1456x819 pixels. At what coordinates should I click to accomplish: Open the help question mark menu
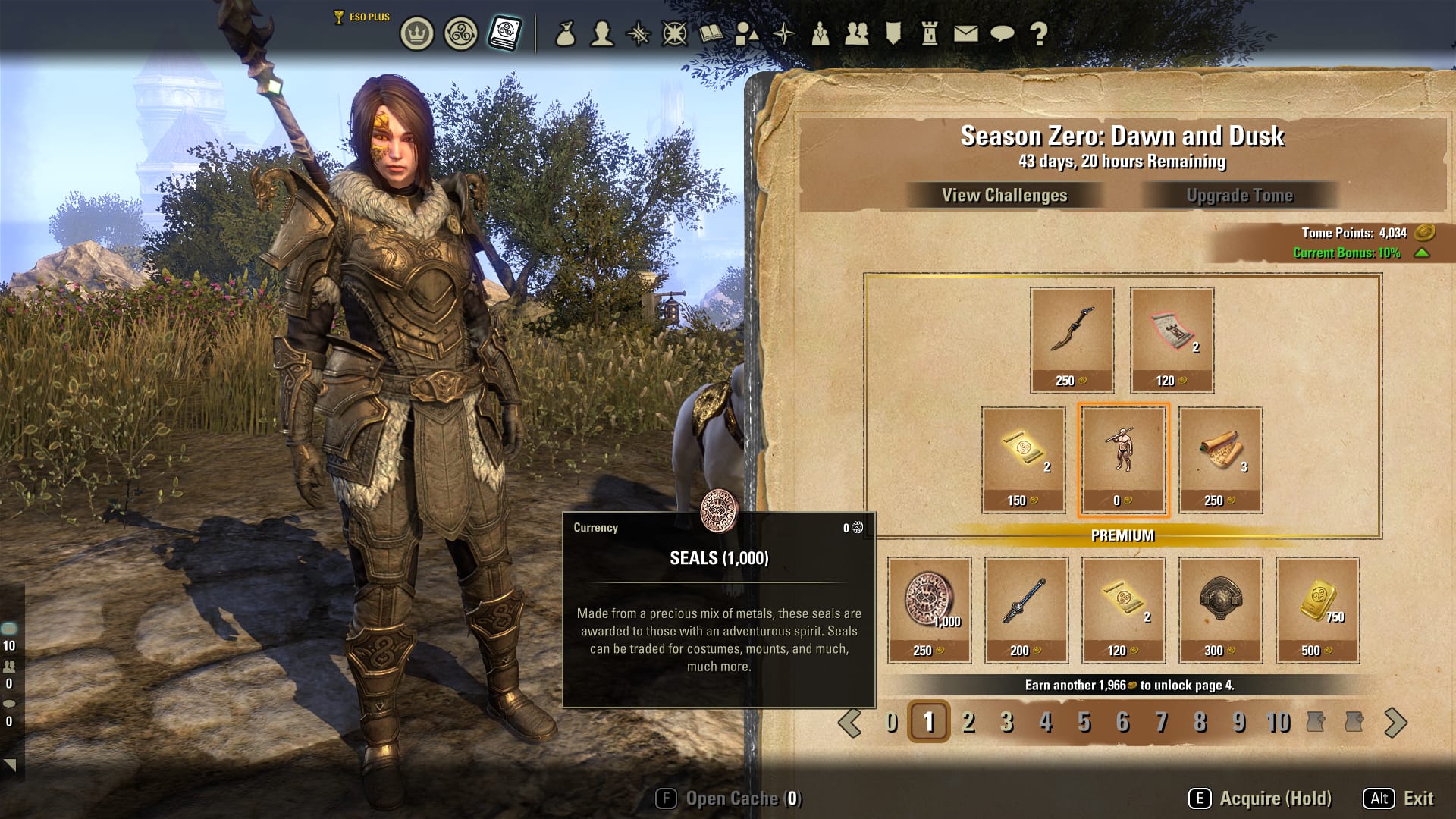point(1039,34)
